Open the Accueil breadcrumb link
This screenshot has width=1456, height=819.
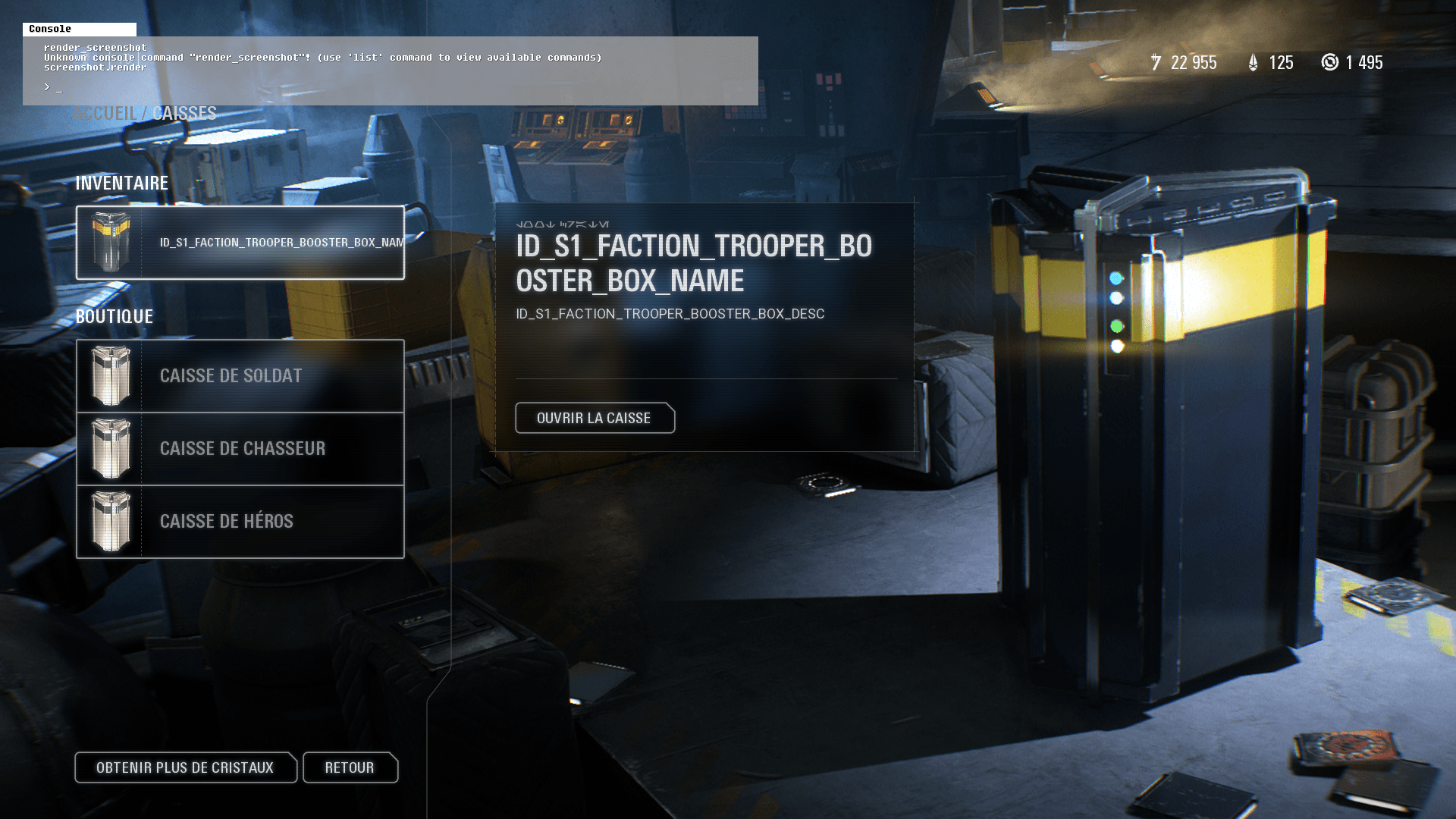tap(105, 113)
